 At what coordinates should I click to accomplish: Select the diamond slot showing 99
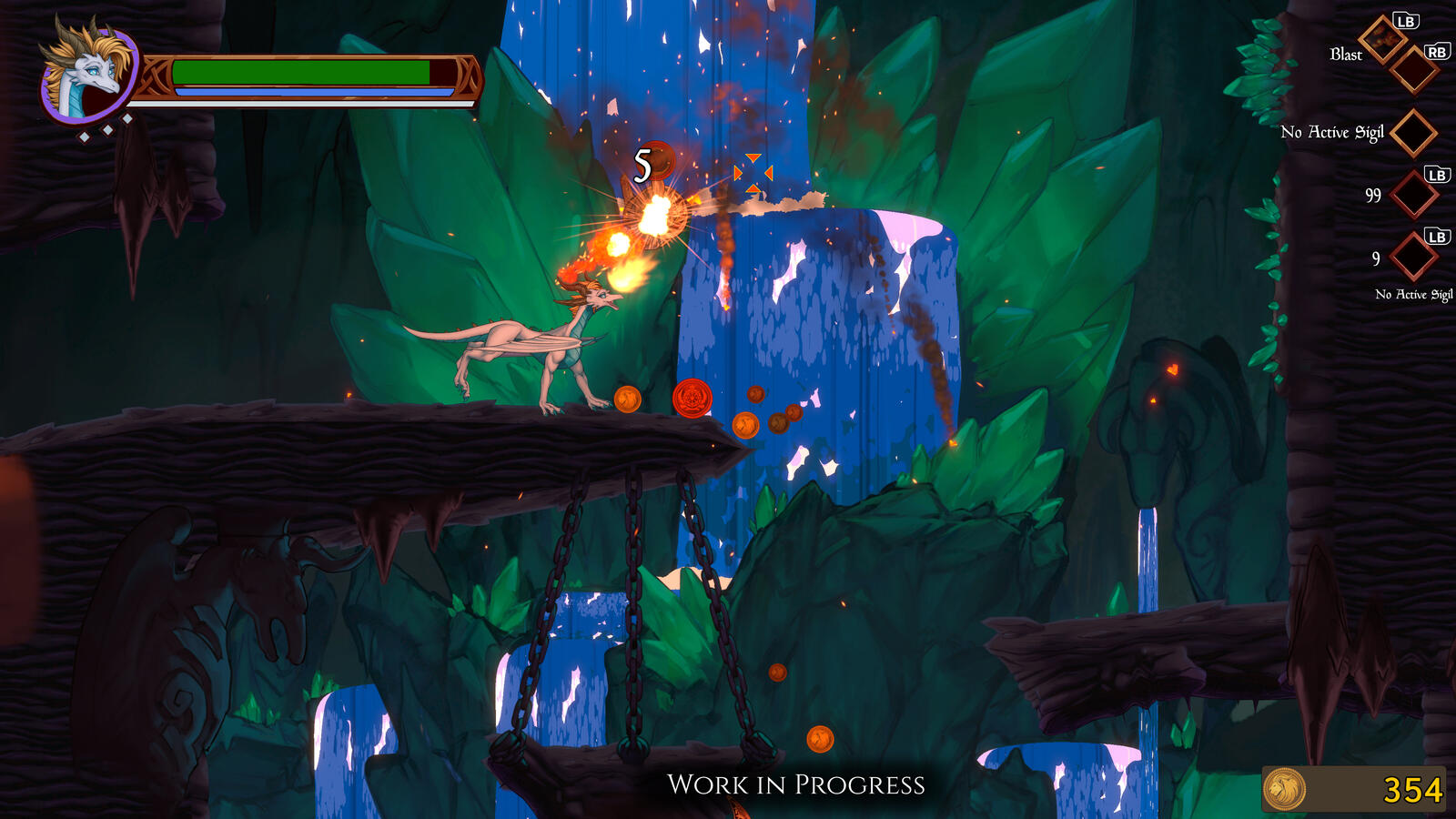[1414, 194]
